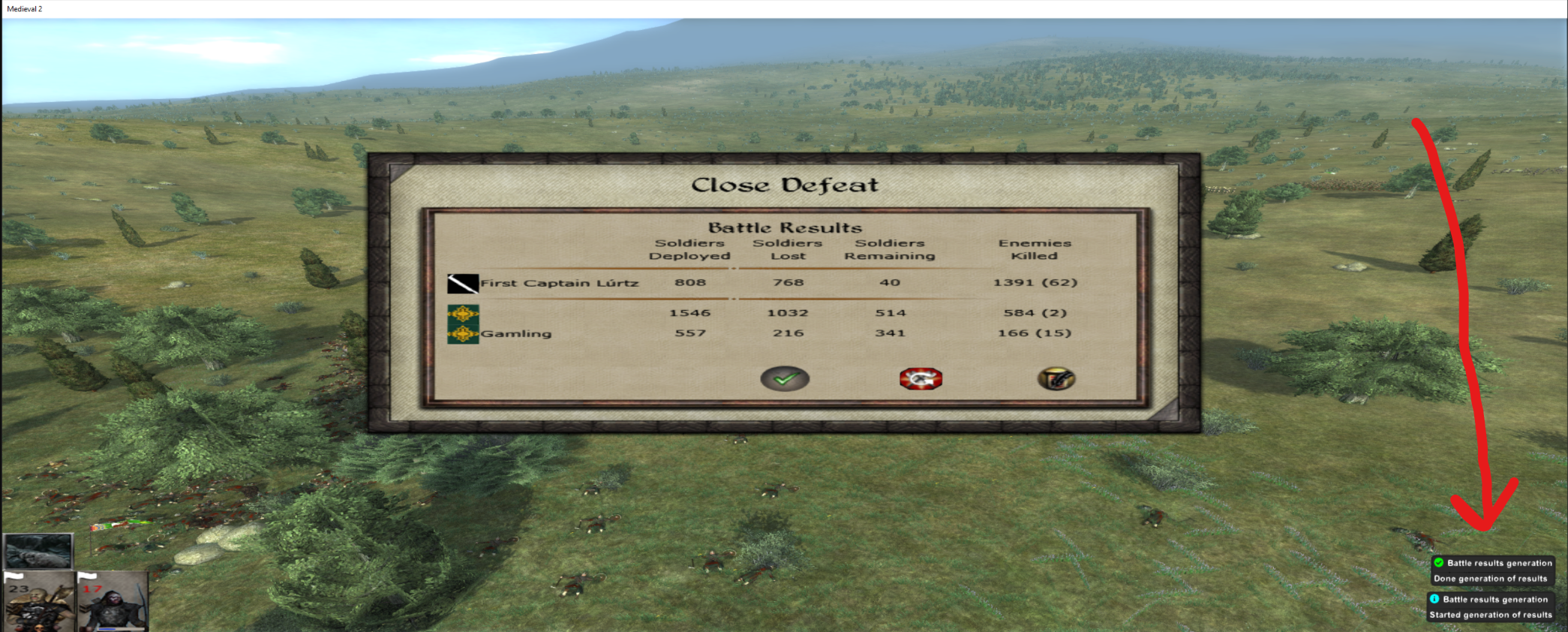Click the red crossed-swords continue battle button

pyautogui.click(x=921, y=378)
